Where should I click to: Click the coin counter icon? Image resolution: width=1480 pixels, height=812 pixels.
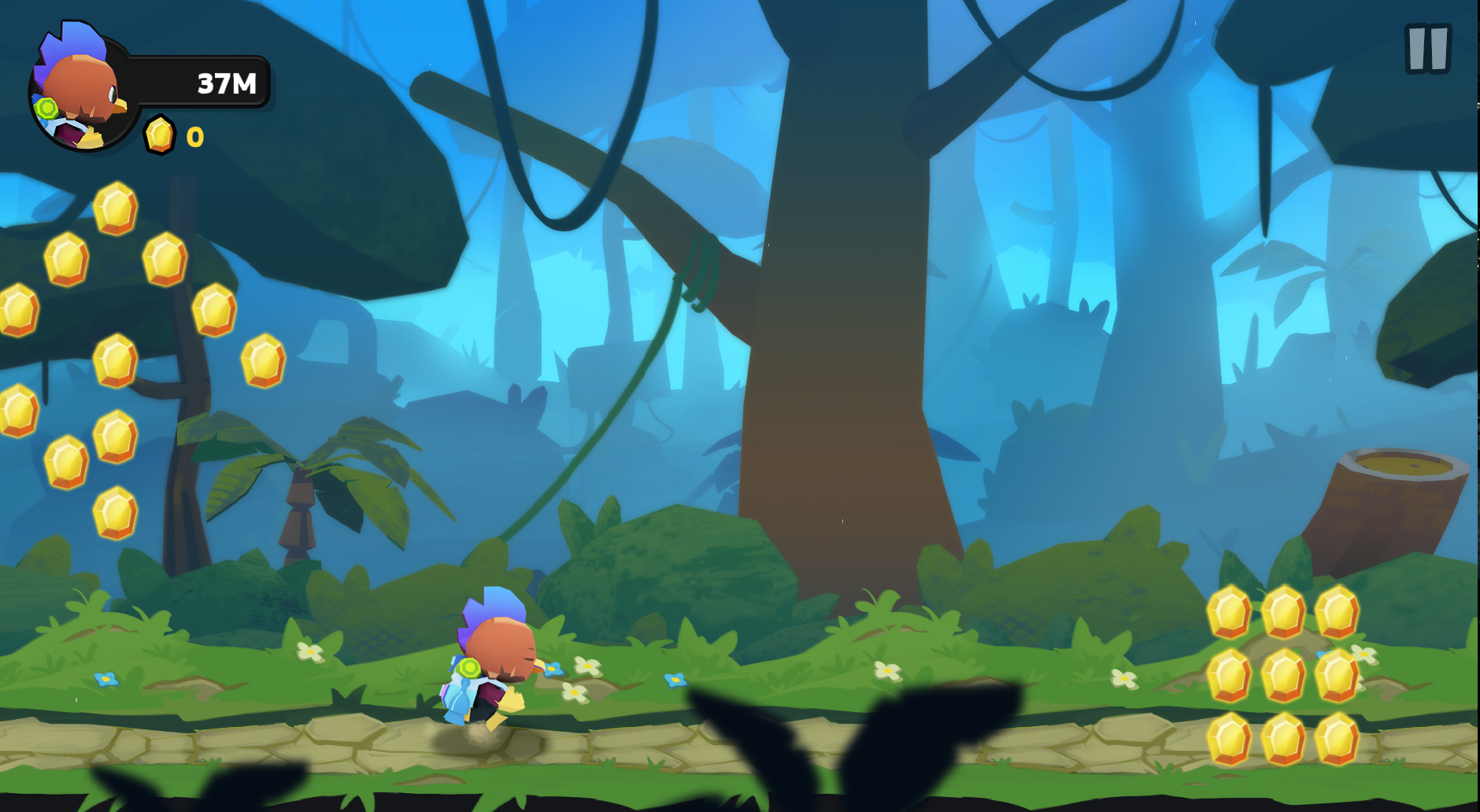[x=160, y=136]
